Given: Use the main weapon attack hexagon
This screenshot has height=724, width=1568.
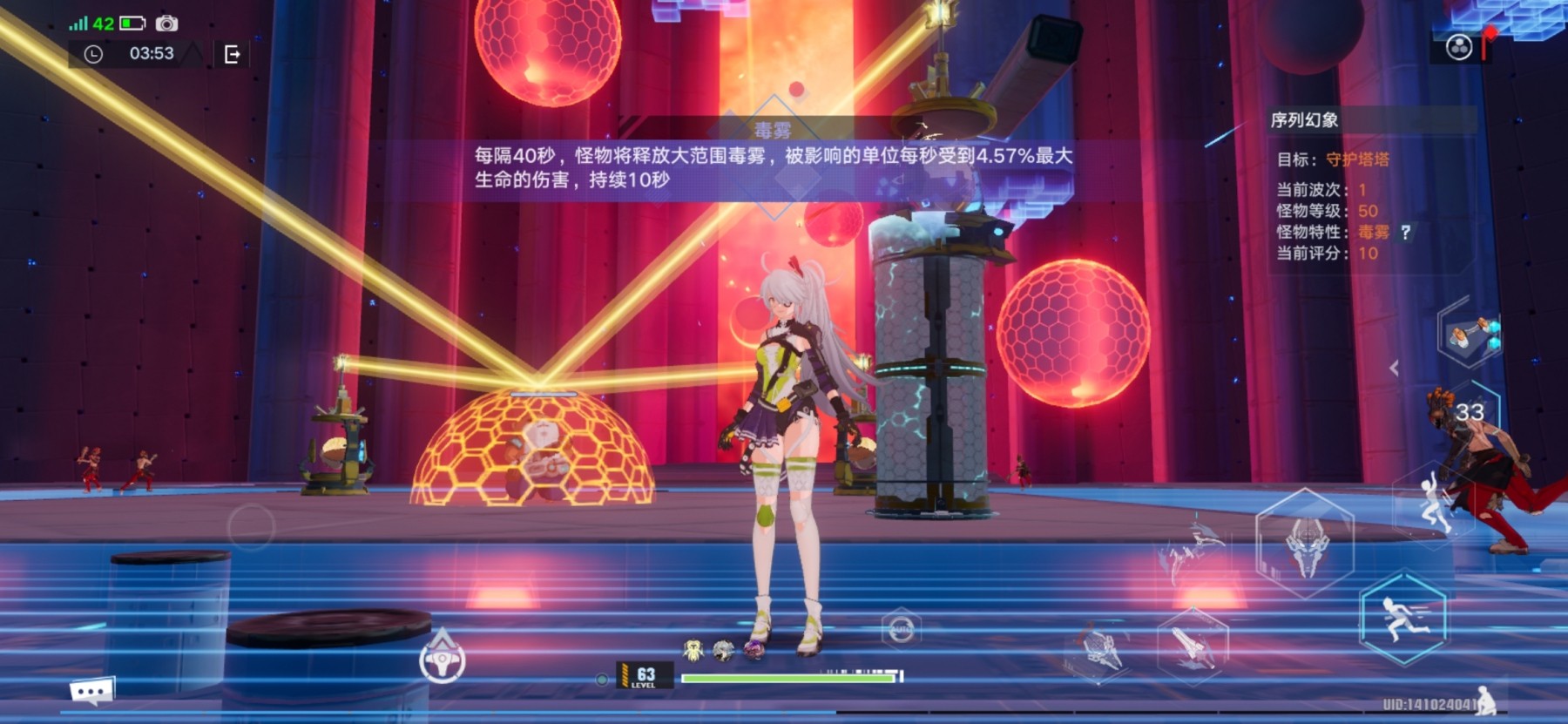Looking at the screenshot, I should 1304,544.
